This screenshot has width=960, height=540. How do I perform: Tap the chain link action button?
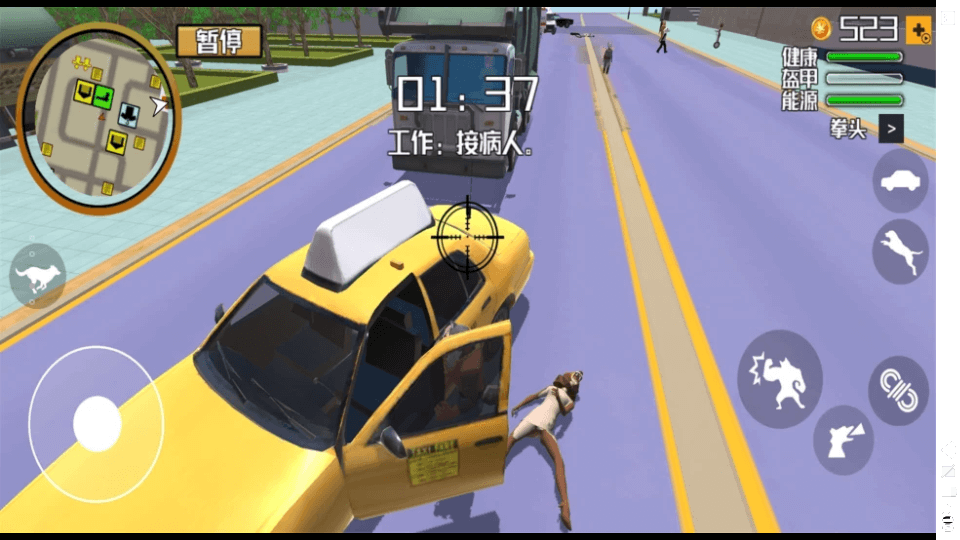click(x=898, y=390)
